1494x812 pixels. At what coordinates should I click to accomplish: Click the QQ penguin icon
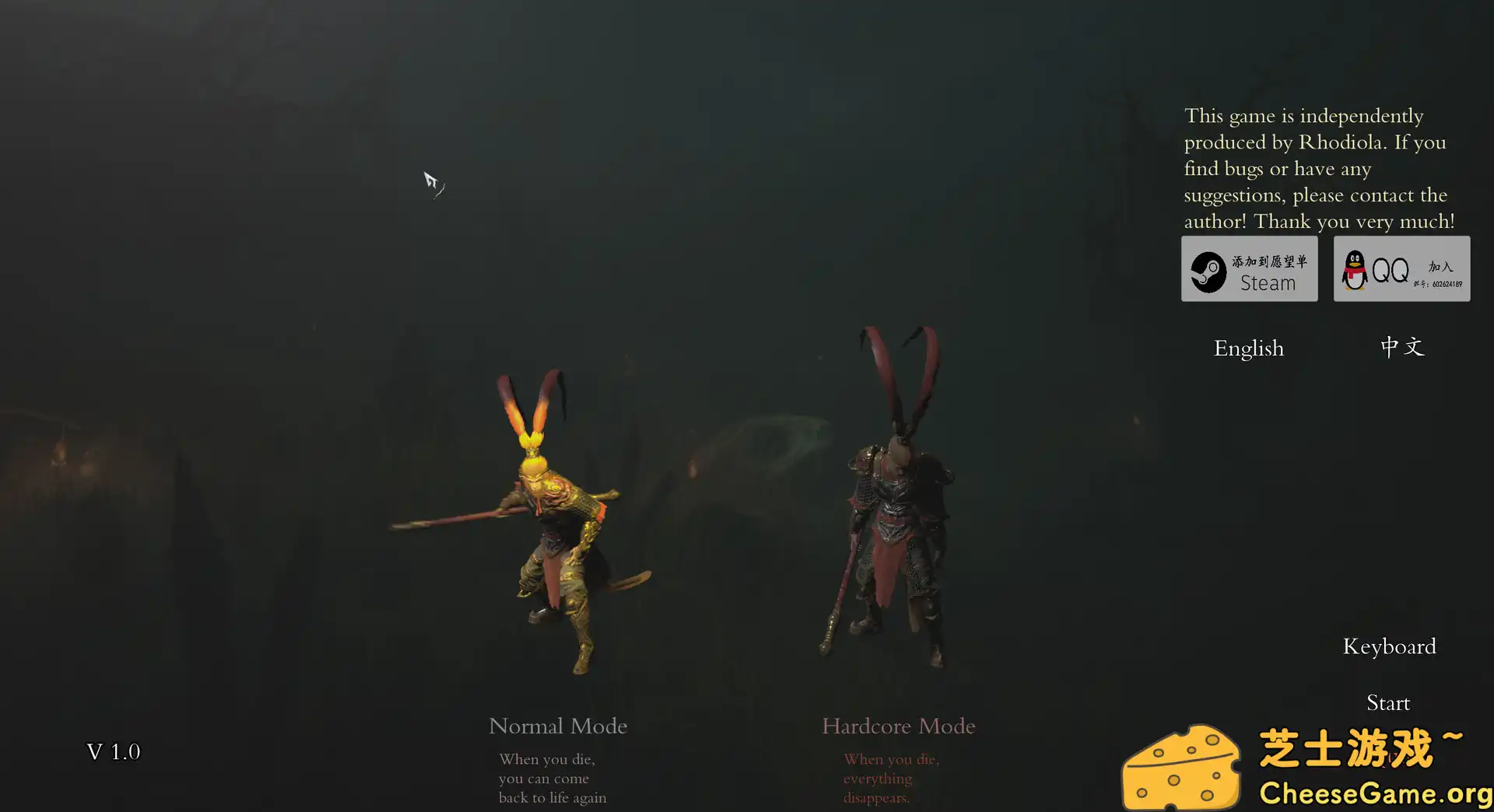click(x=1353, y=268)
